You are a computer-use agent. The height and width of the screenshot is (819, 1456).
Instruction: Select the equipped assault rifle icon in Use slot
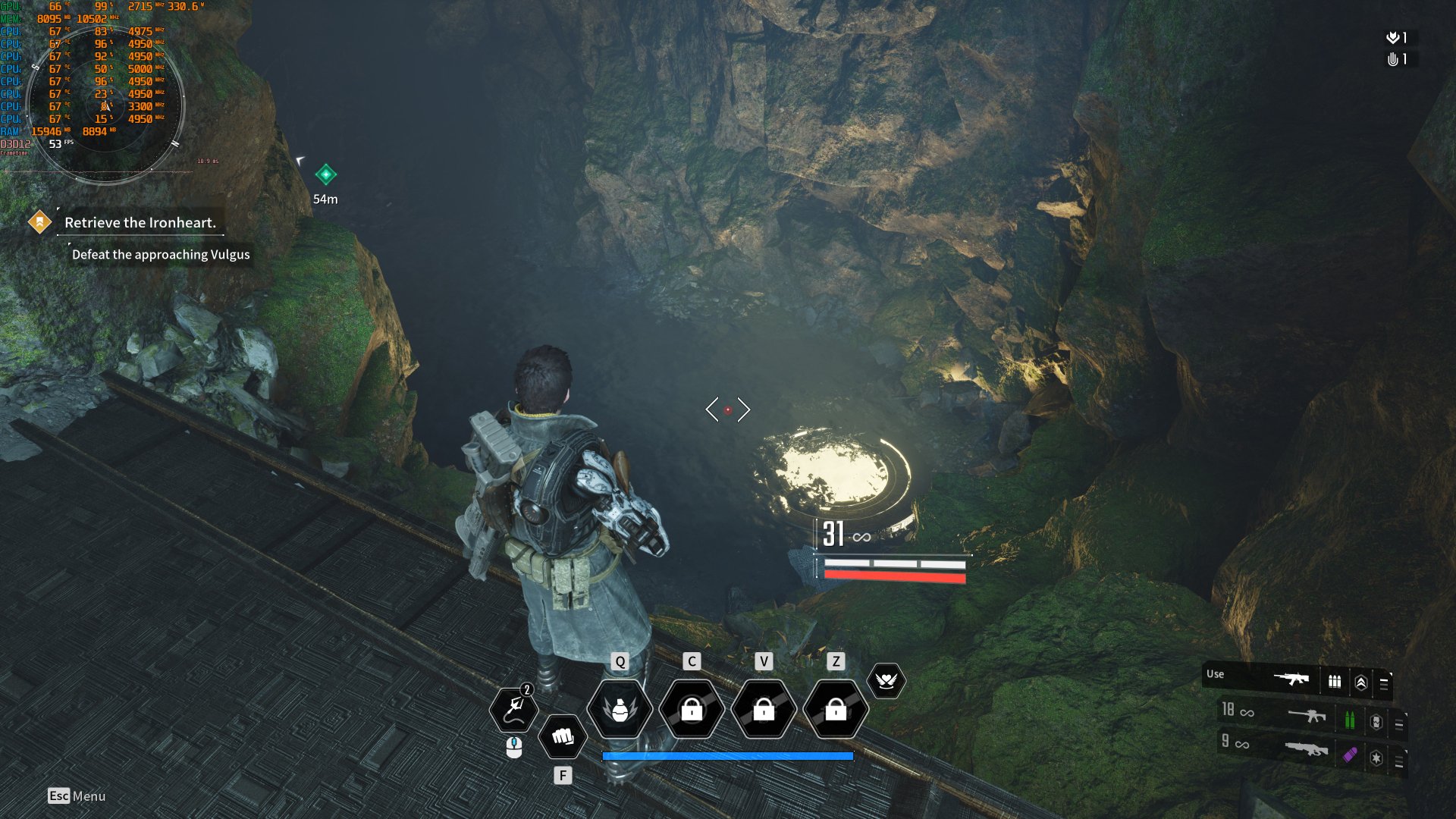pos(1291,680)
